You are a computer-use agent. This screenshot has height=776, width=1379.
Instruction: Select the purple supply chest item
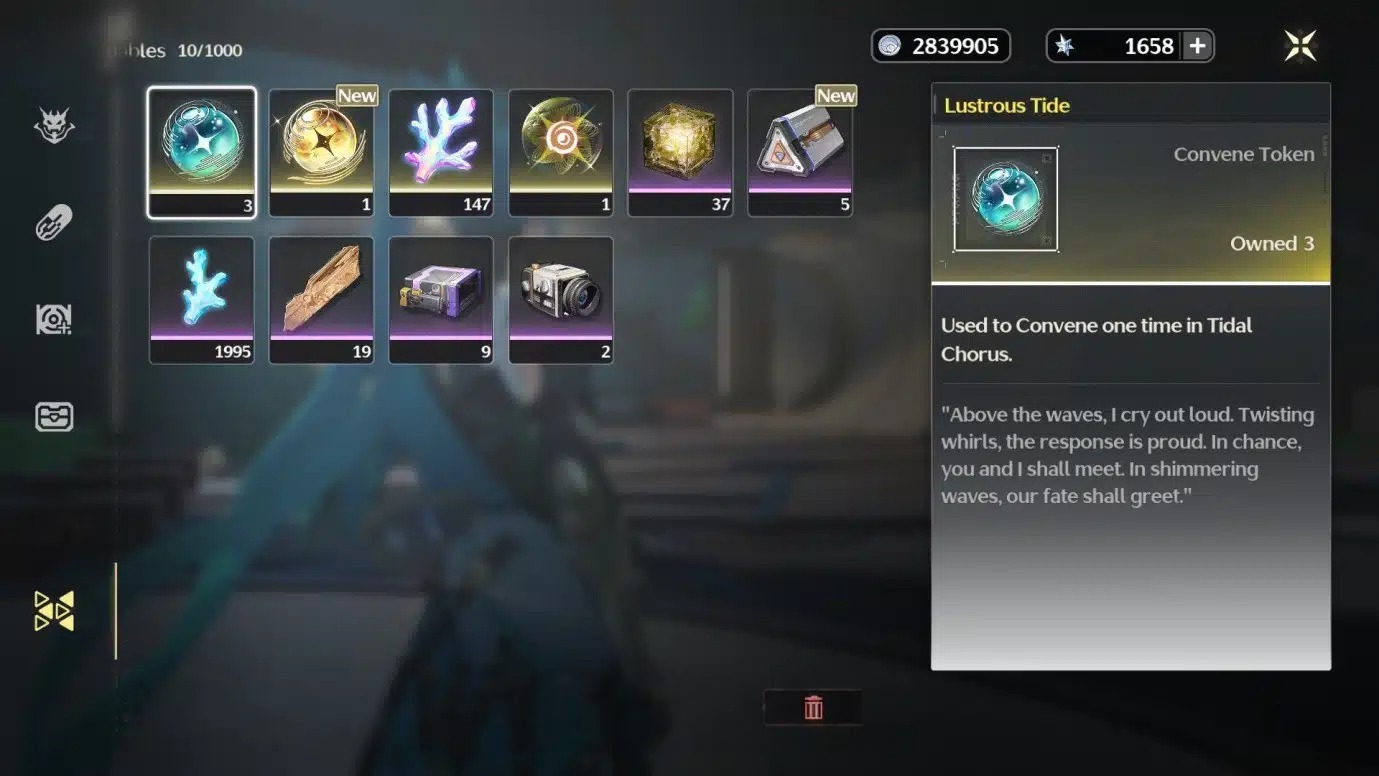pyautogui.click(x=441, y=299)
